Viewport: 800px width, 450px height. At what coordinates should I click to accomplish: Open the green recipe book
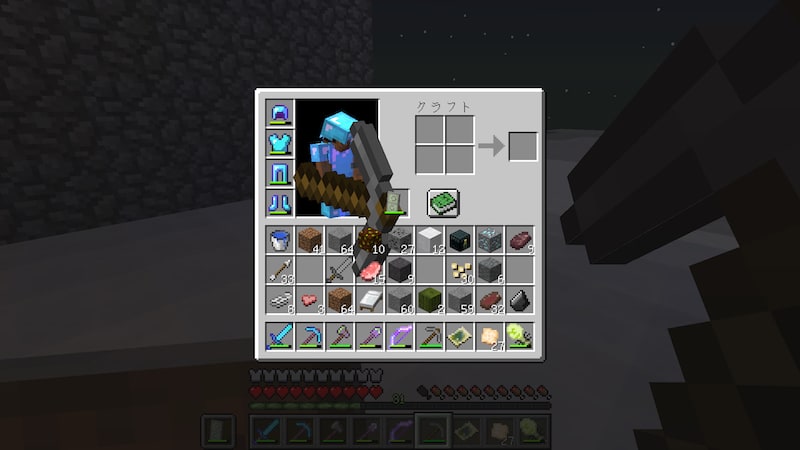[x=442, y=203]
